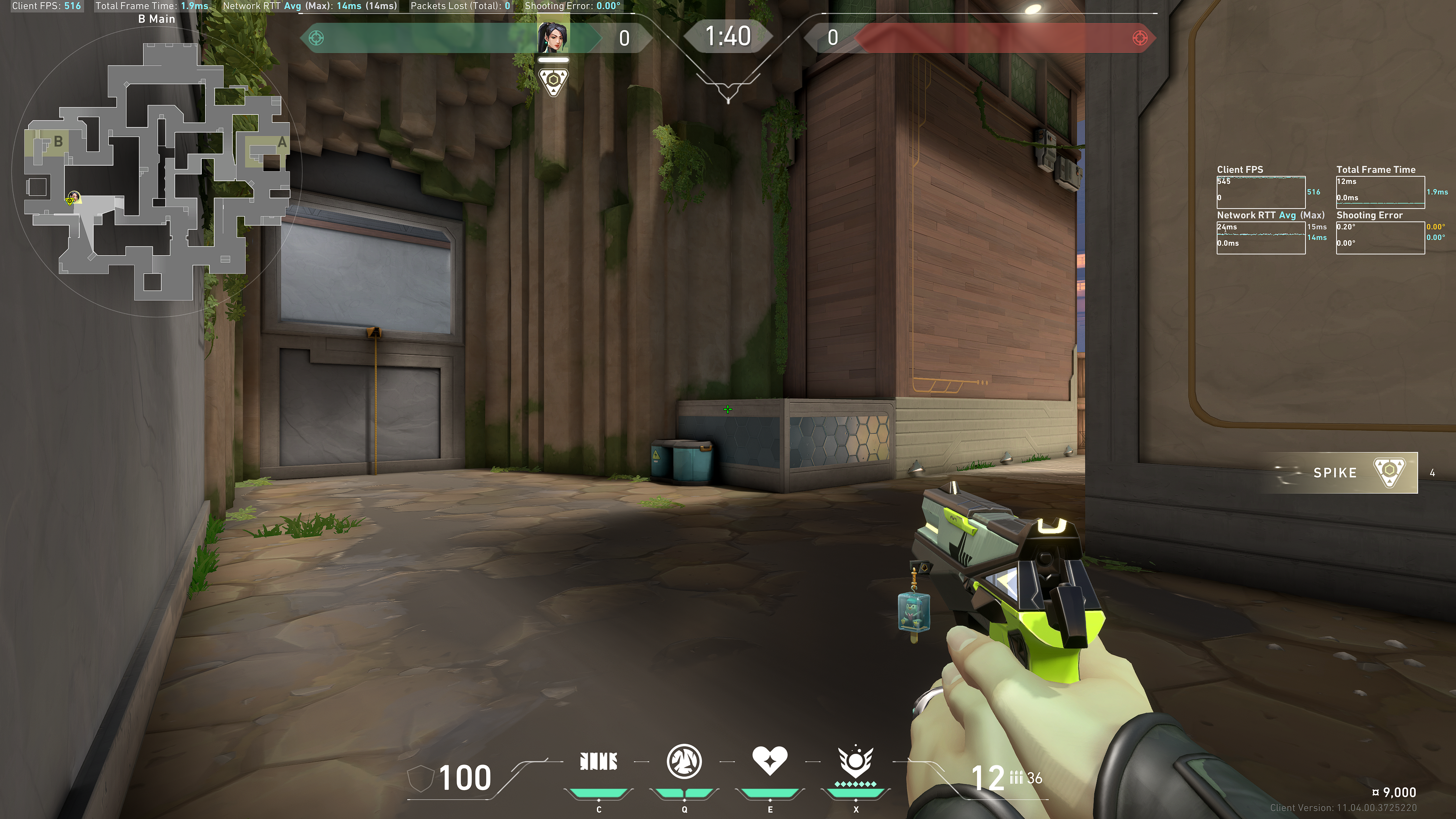This screenshot has height=819, width=1456.
Task: Click the Network RTT graph panel
Action: tap(1260, 237)
